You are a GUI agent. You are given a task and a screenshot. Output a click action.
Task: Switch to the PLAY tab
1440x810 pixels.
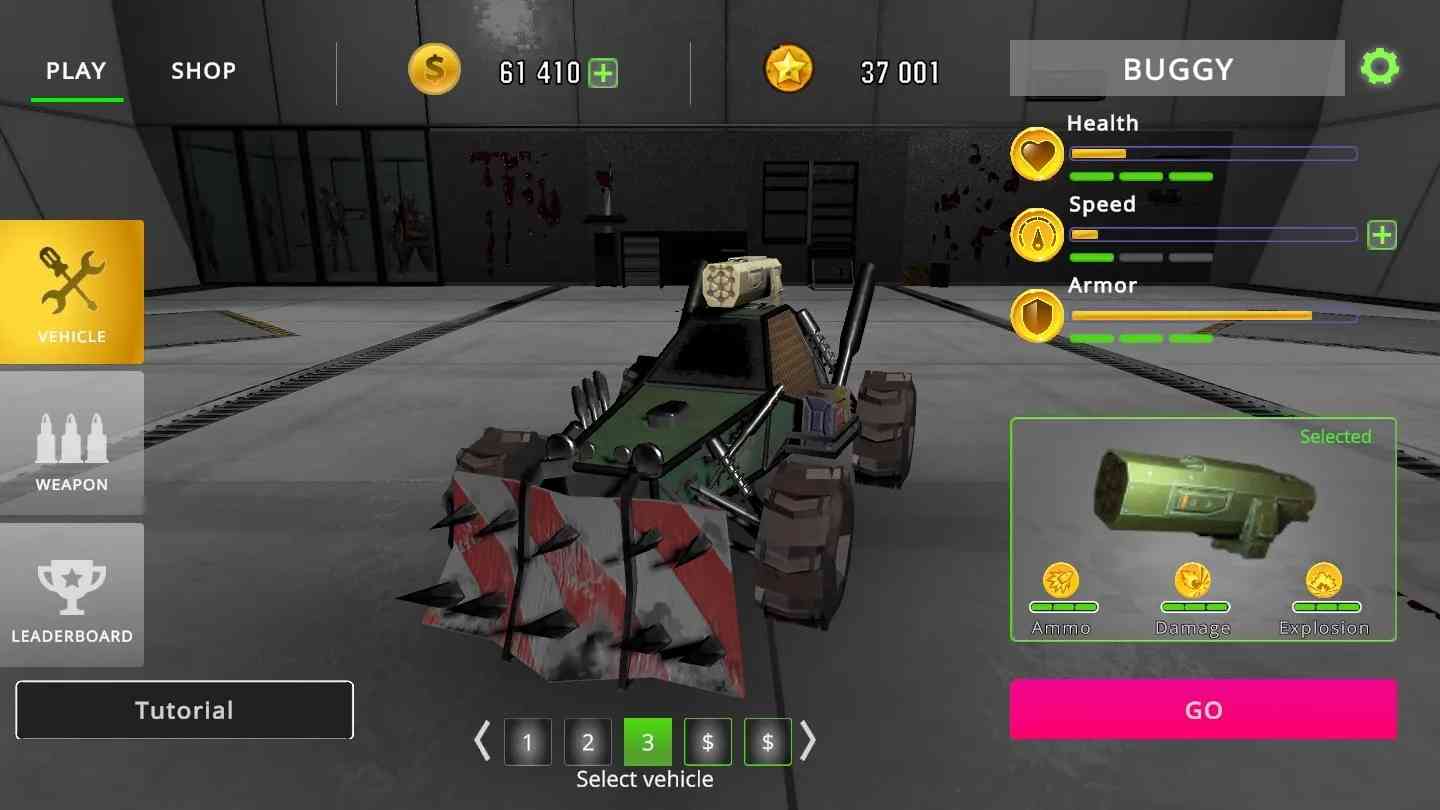[76, 71]
